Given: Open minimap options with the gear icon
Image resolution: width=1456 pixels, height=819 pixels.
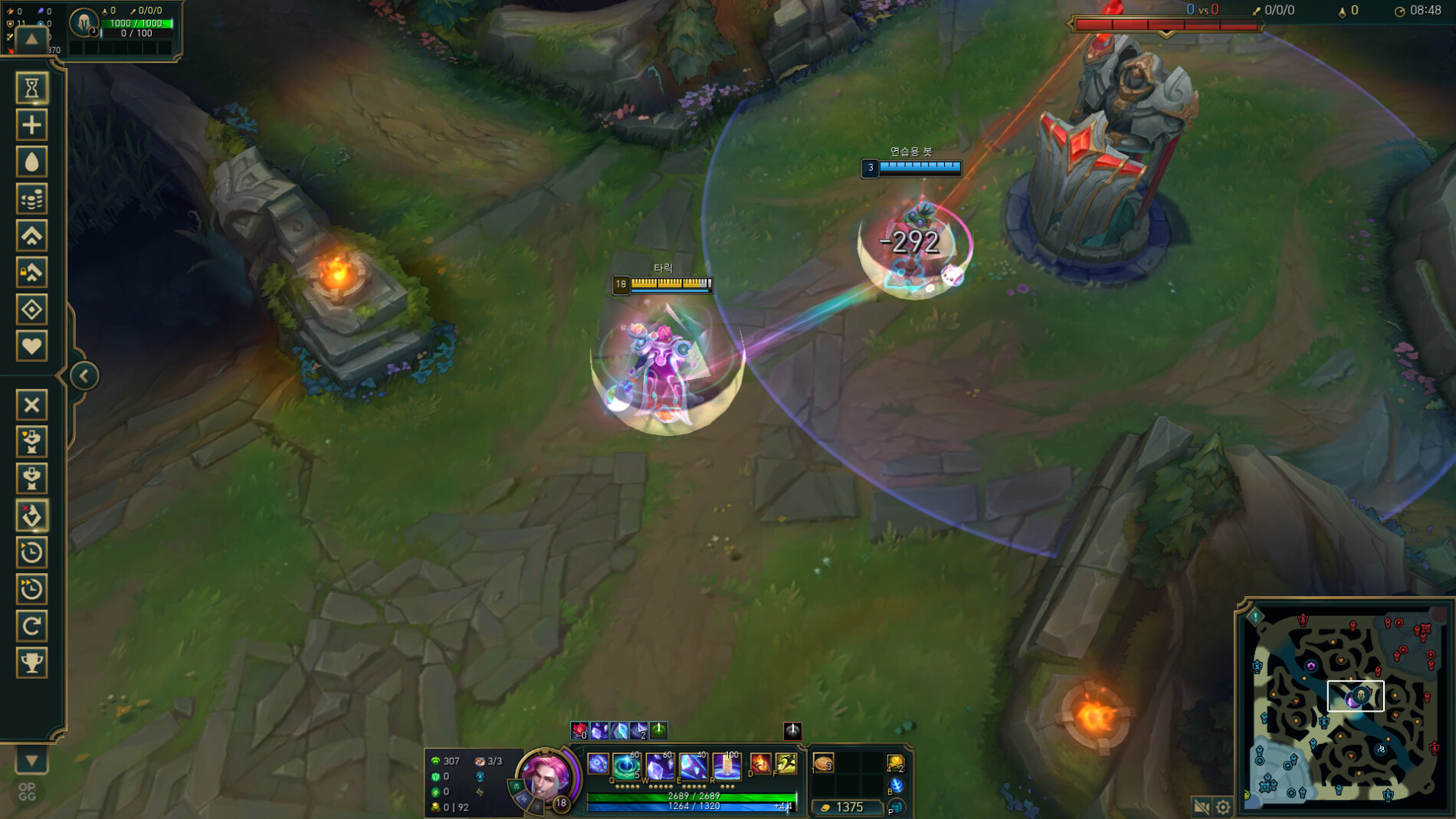Looking at the screenshot, I should (1222, 805).
